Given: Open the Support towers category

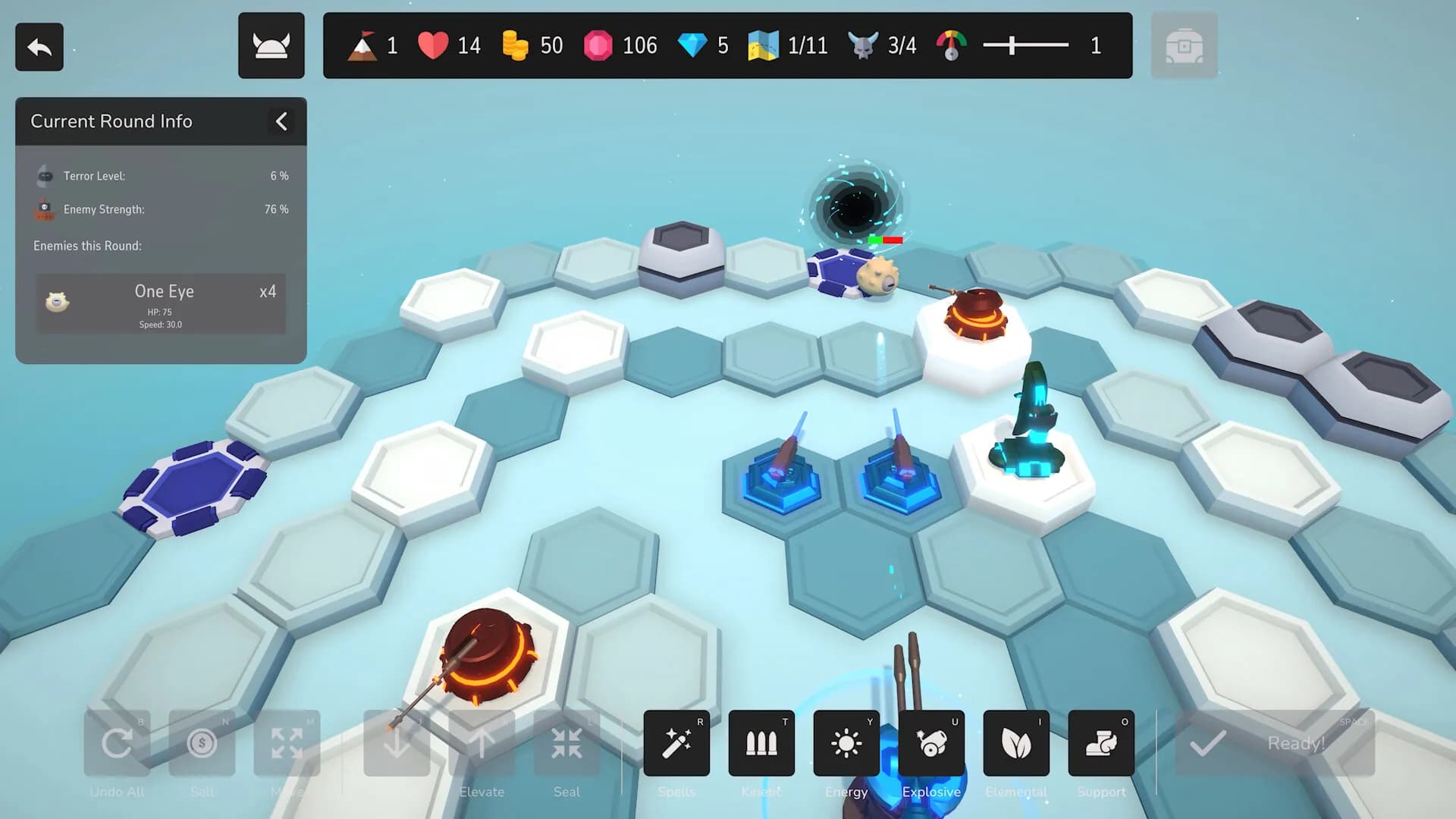Looking at the screenshot, I should [x=1101, y=744].
